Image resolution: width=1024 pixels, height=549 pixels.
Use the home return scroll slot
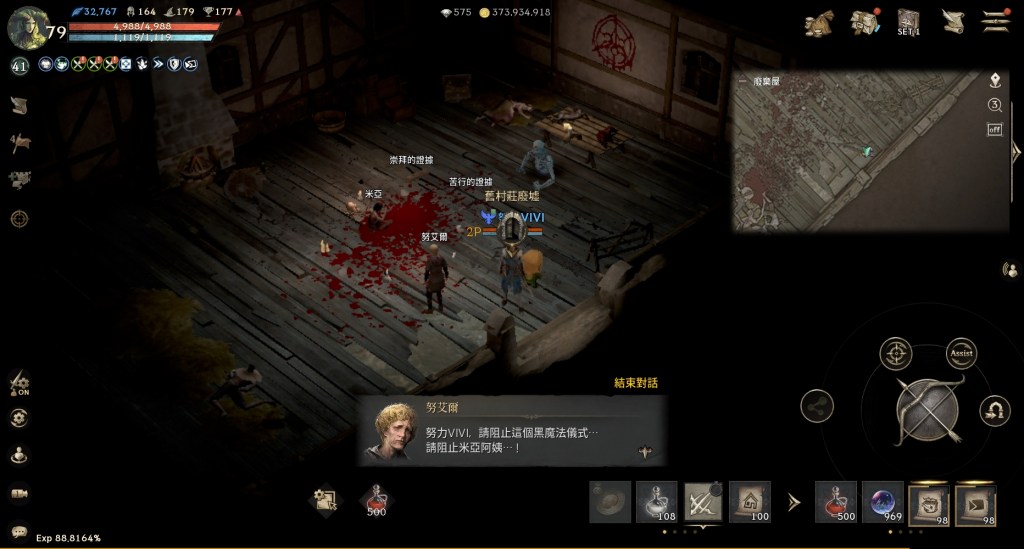coord(748,502)
